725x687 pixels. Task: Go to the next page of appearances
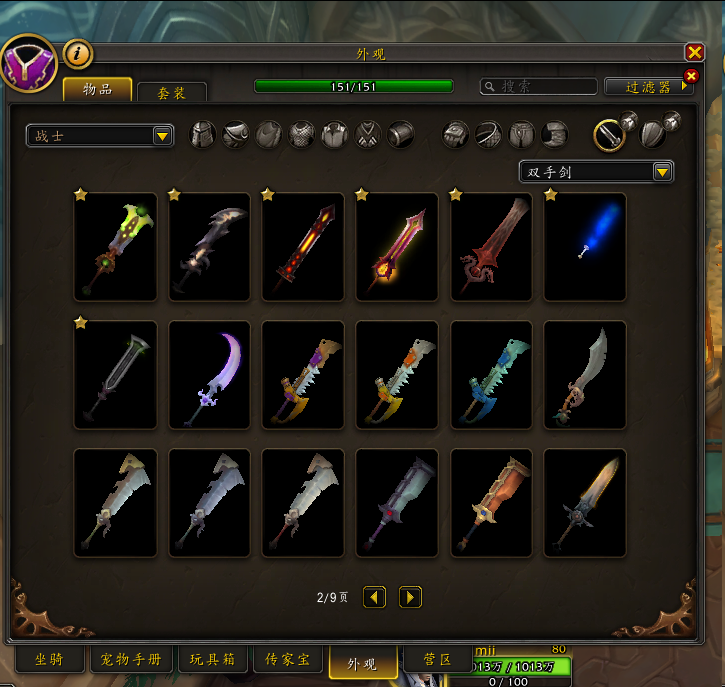pos(410,597)
